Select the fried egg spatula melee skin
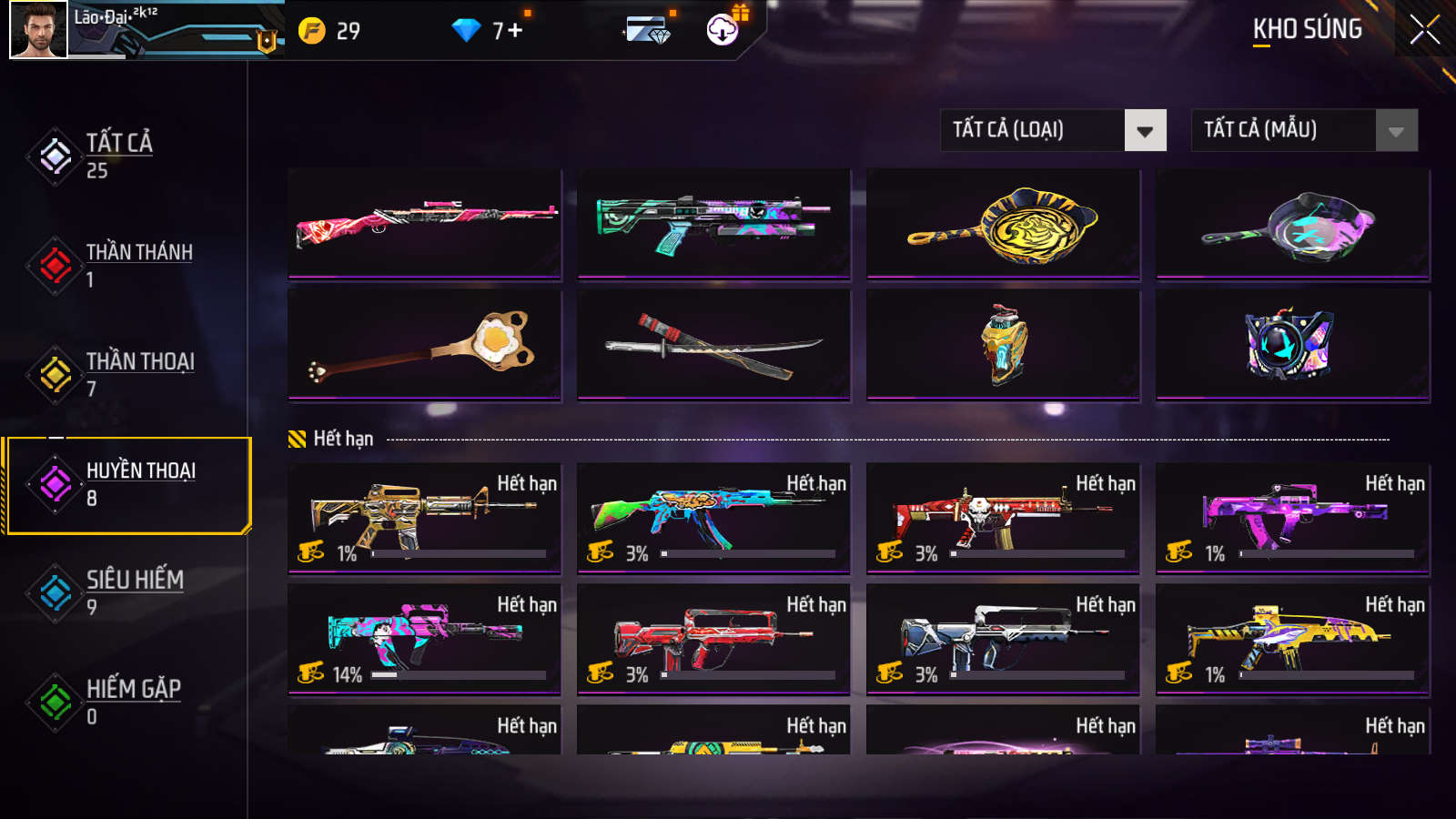Screen dimensions: 1456x819 [425, 344]
